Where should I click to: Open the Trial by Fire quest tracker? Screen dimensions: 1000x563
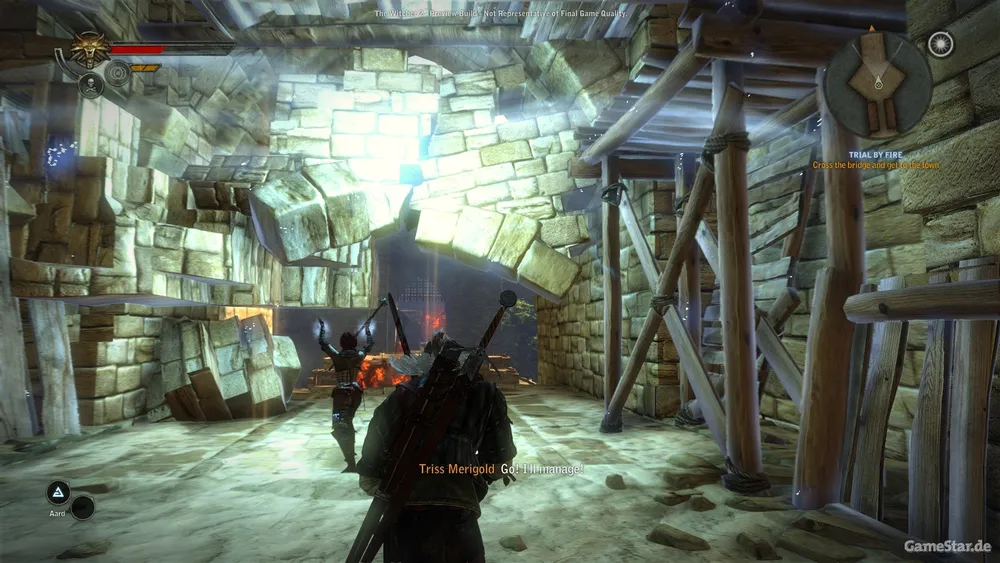[x=875, y=158]
